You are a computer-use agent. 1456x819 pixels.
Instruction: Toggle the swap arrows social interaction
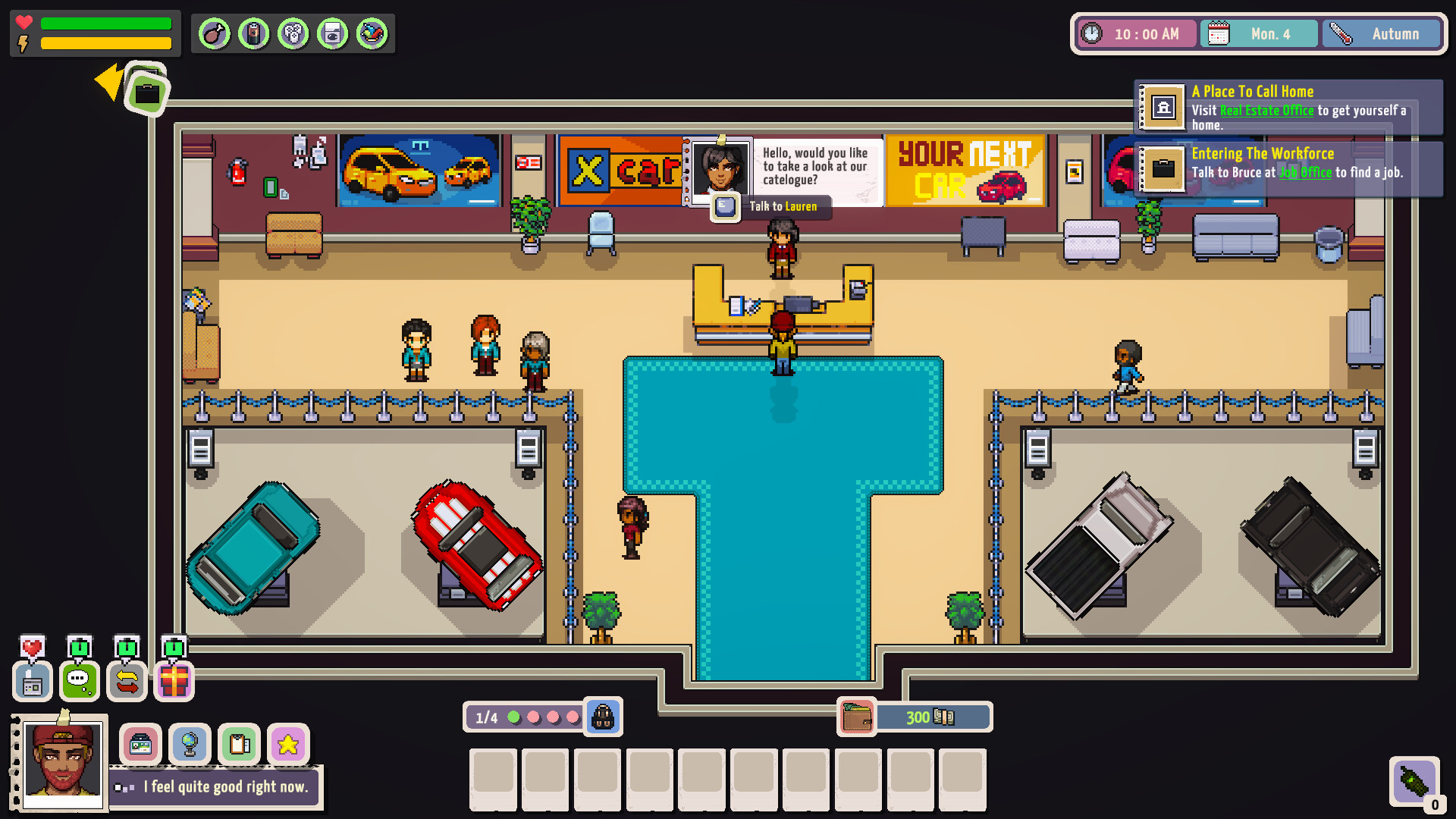(126, 682)
